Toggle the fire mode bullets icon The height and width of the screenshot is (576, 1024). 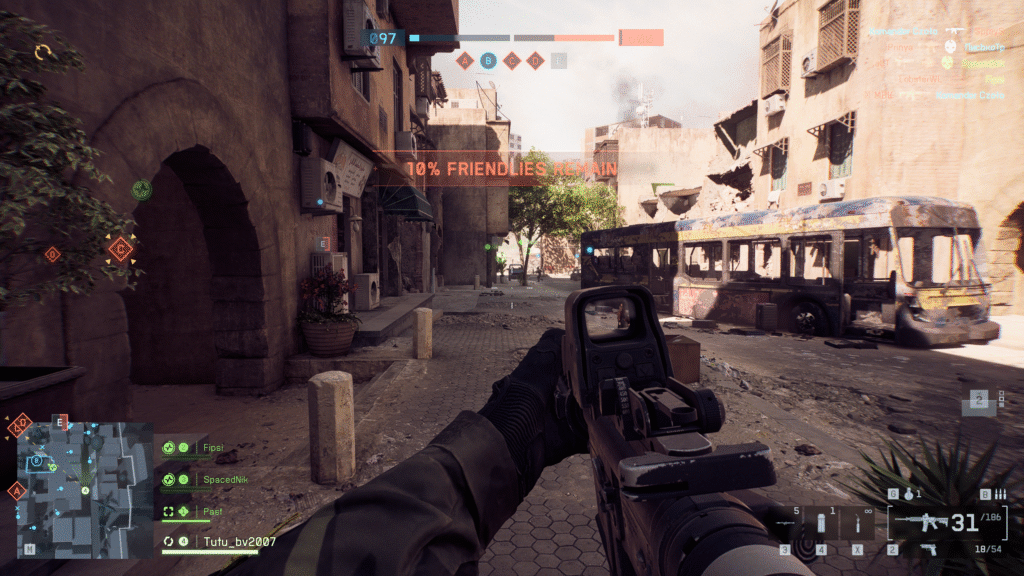tap(999, 494)
